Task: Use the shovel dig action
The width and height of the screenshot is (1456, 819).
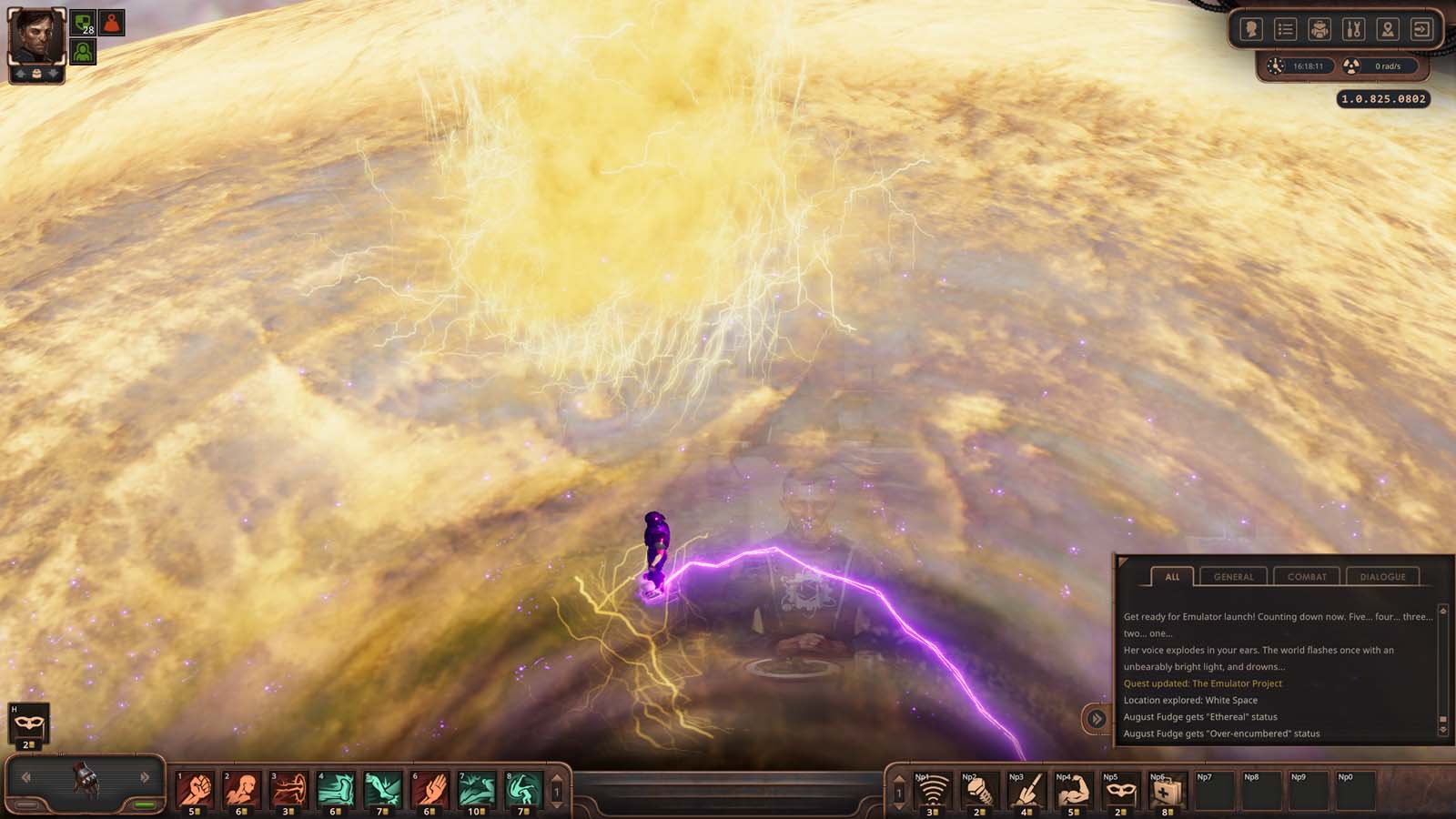Action: click(x=1026, y=790)
